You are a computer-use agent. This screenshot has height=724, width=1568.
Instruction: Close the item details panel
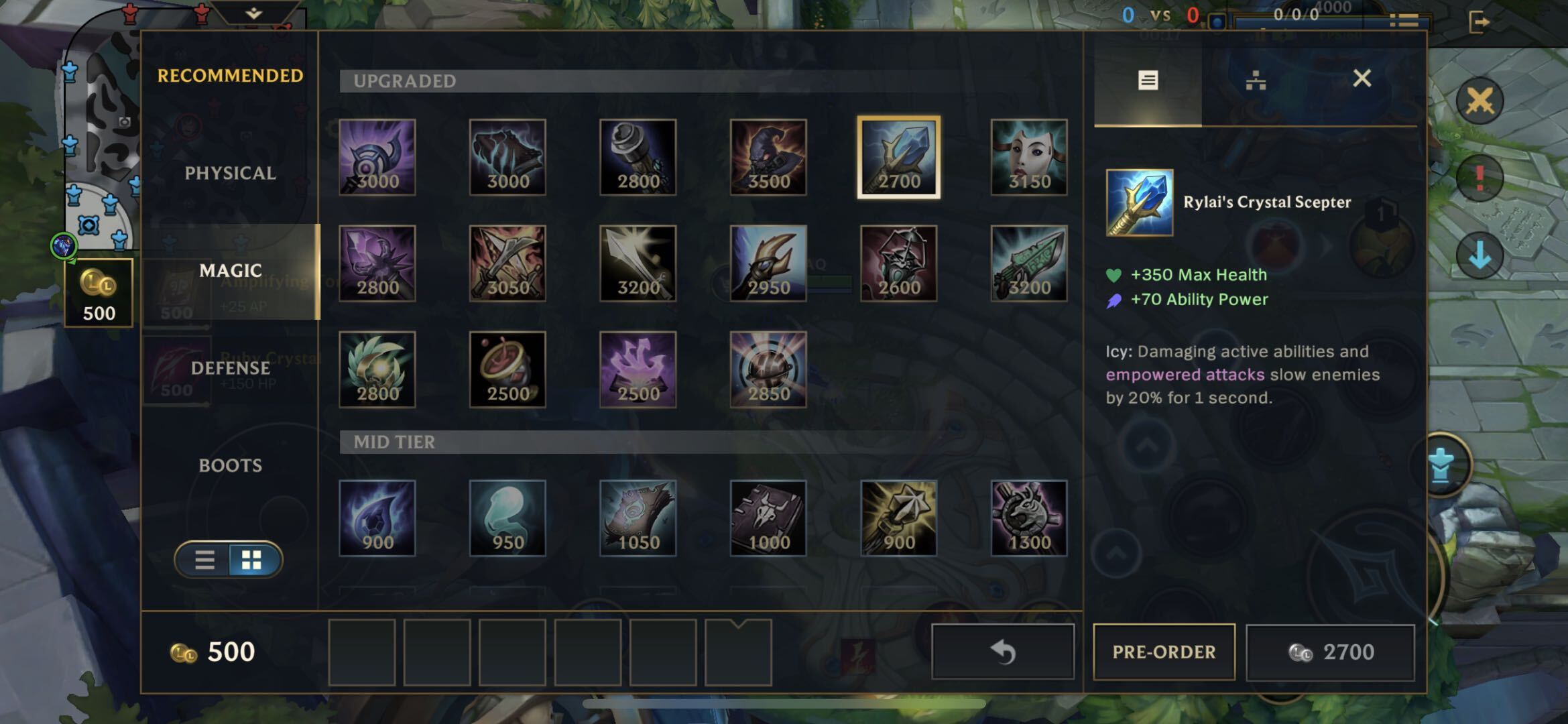[1362, 79]
